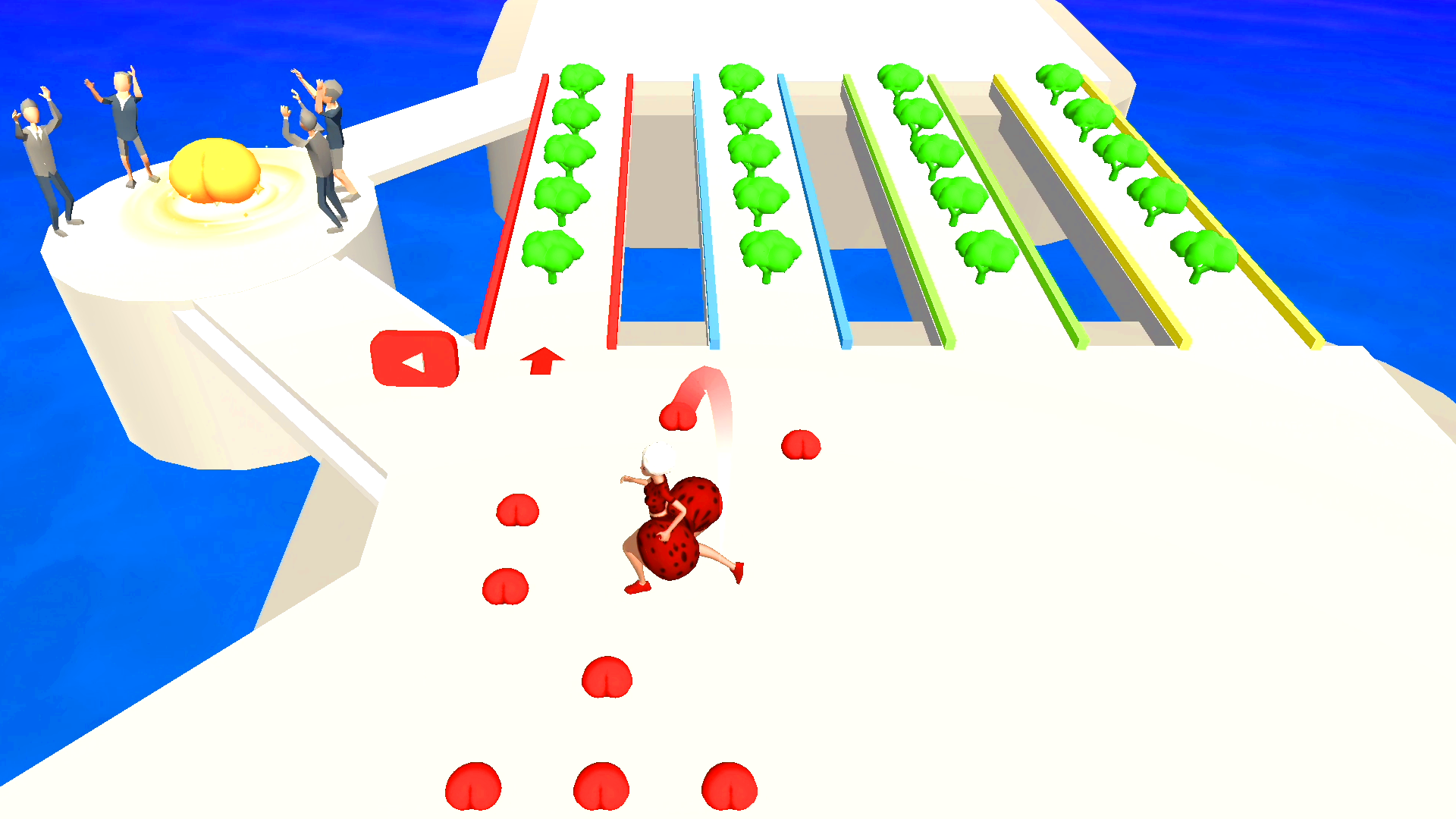
Task: Click the running character in red dress
Action: click(x=675, y=523)
